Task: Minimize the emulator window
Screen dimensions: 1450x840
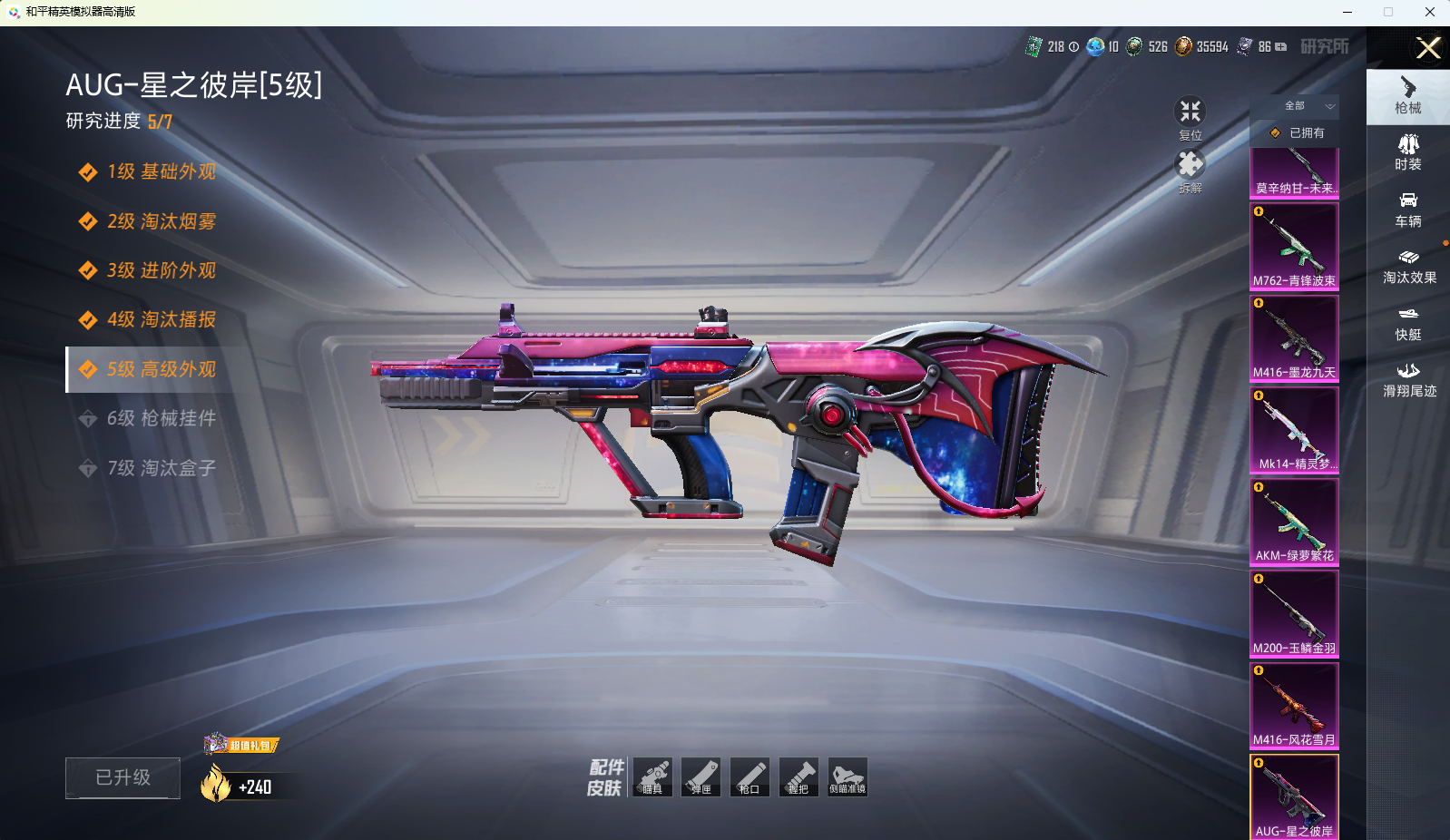Action: 1347,12
